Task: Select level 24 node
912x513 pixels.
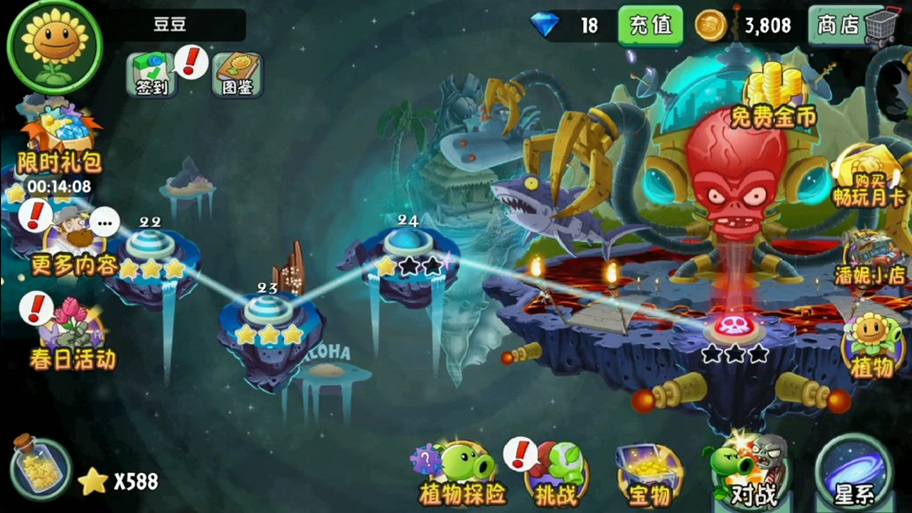Action: click(x=407, y=243)
